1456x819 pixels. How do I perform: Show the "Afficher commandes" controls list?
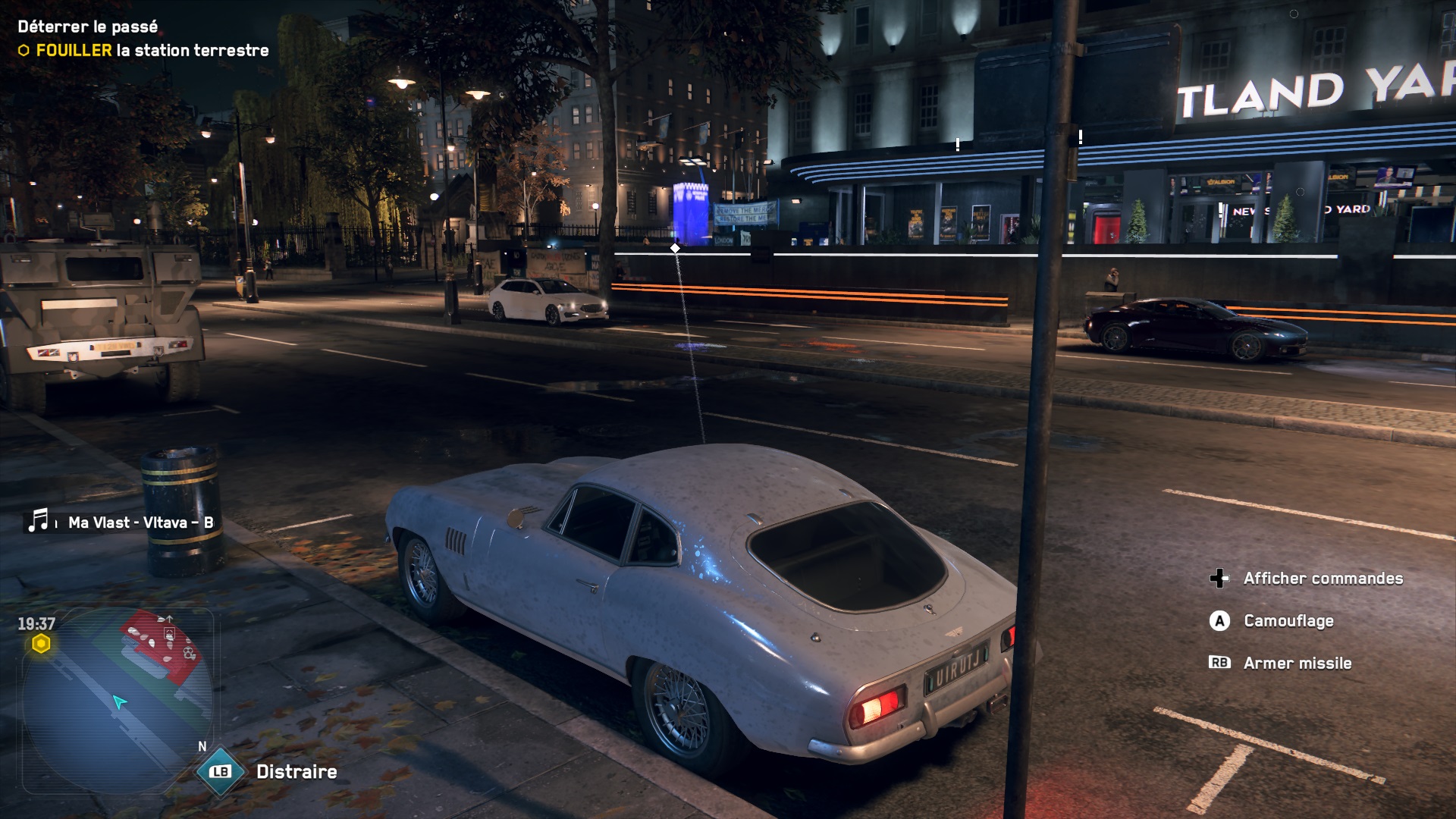[1323, 579]
